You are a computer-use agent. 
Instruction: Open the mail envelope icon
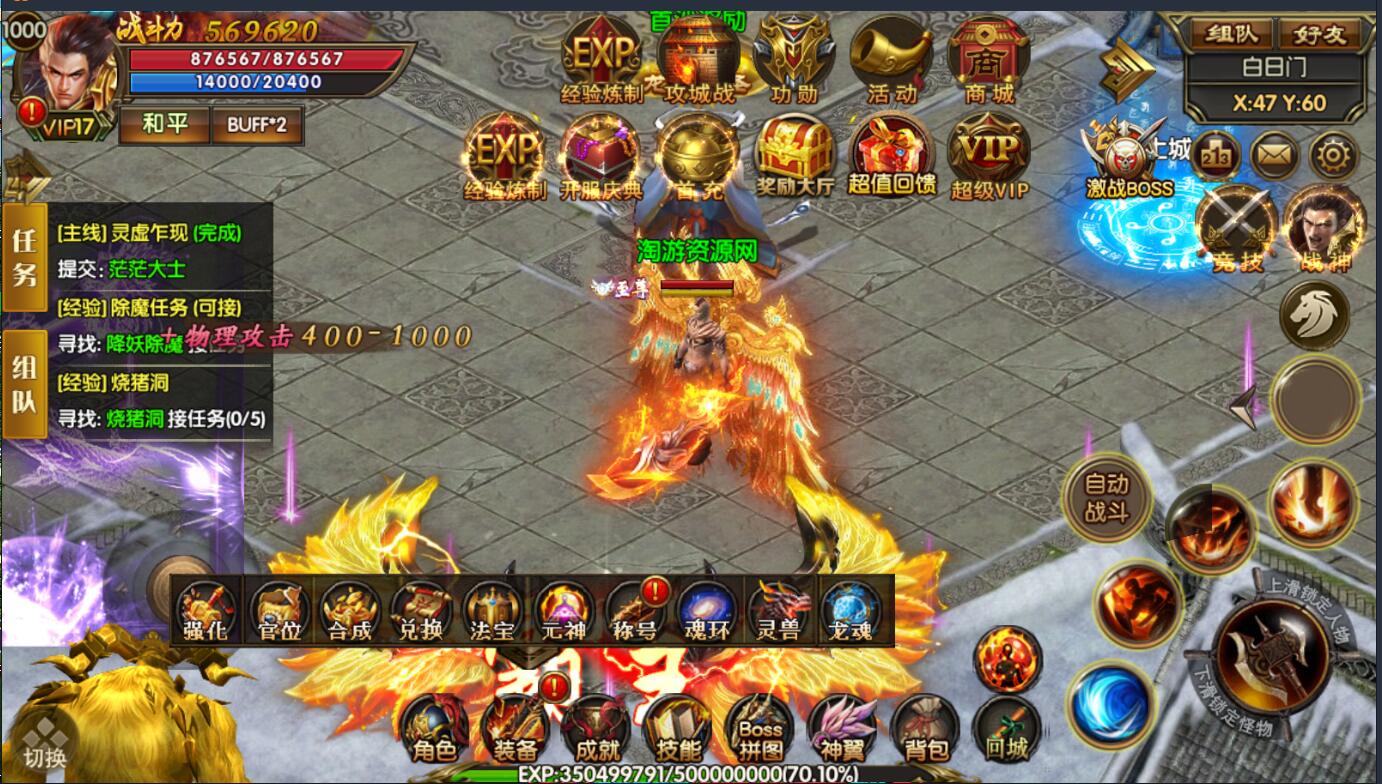click(x=1275, y=155)
